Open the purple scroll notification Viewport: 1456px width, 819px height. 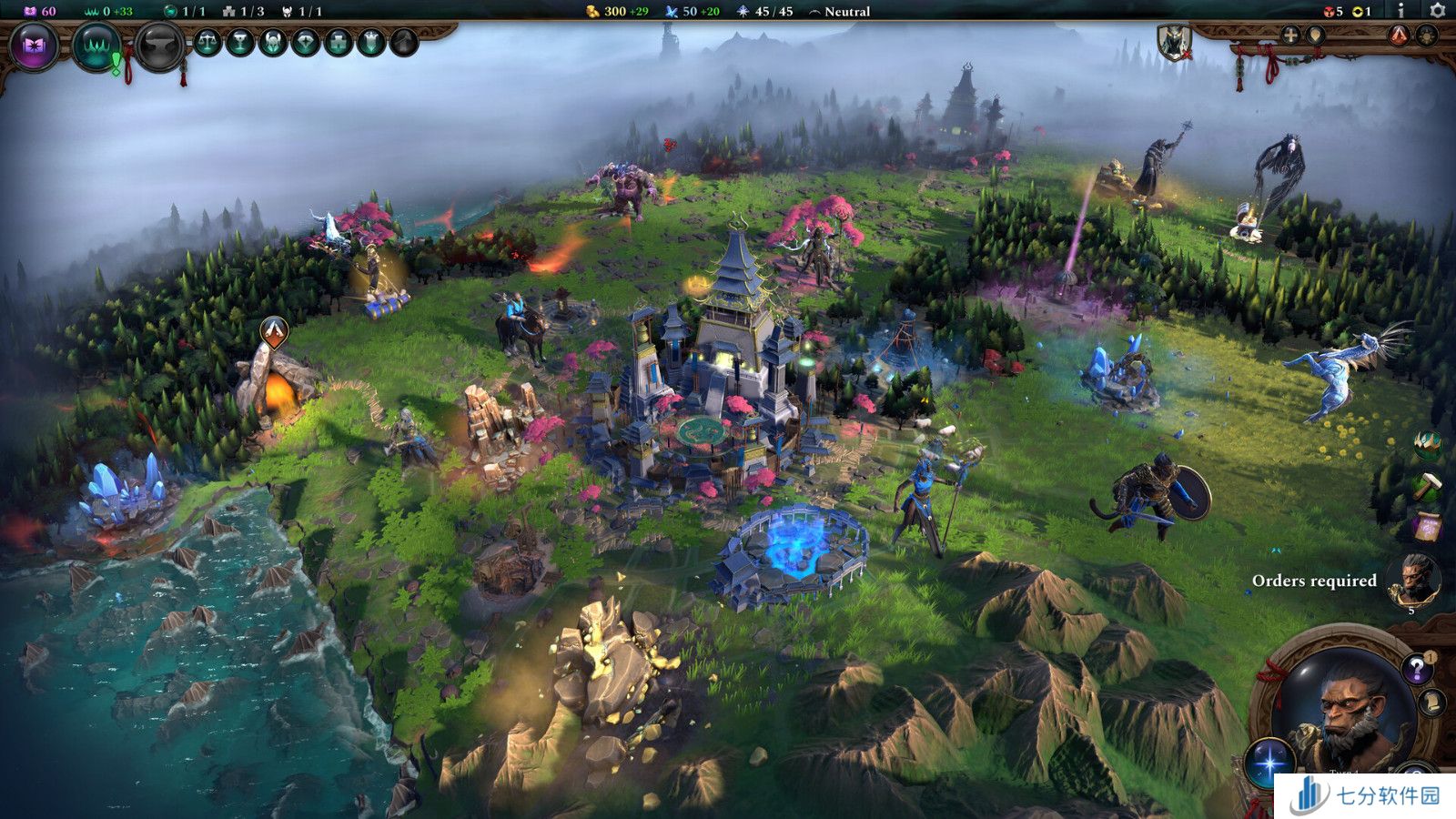(x=1427, y=525)
